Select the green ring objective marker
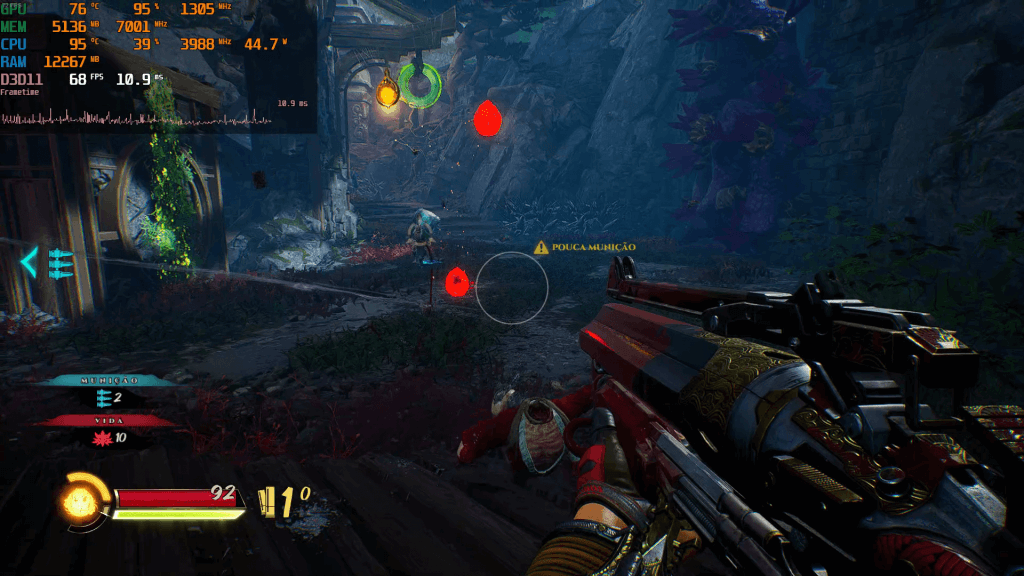This screenshot has height=576, width=1024. point(419,84)
